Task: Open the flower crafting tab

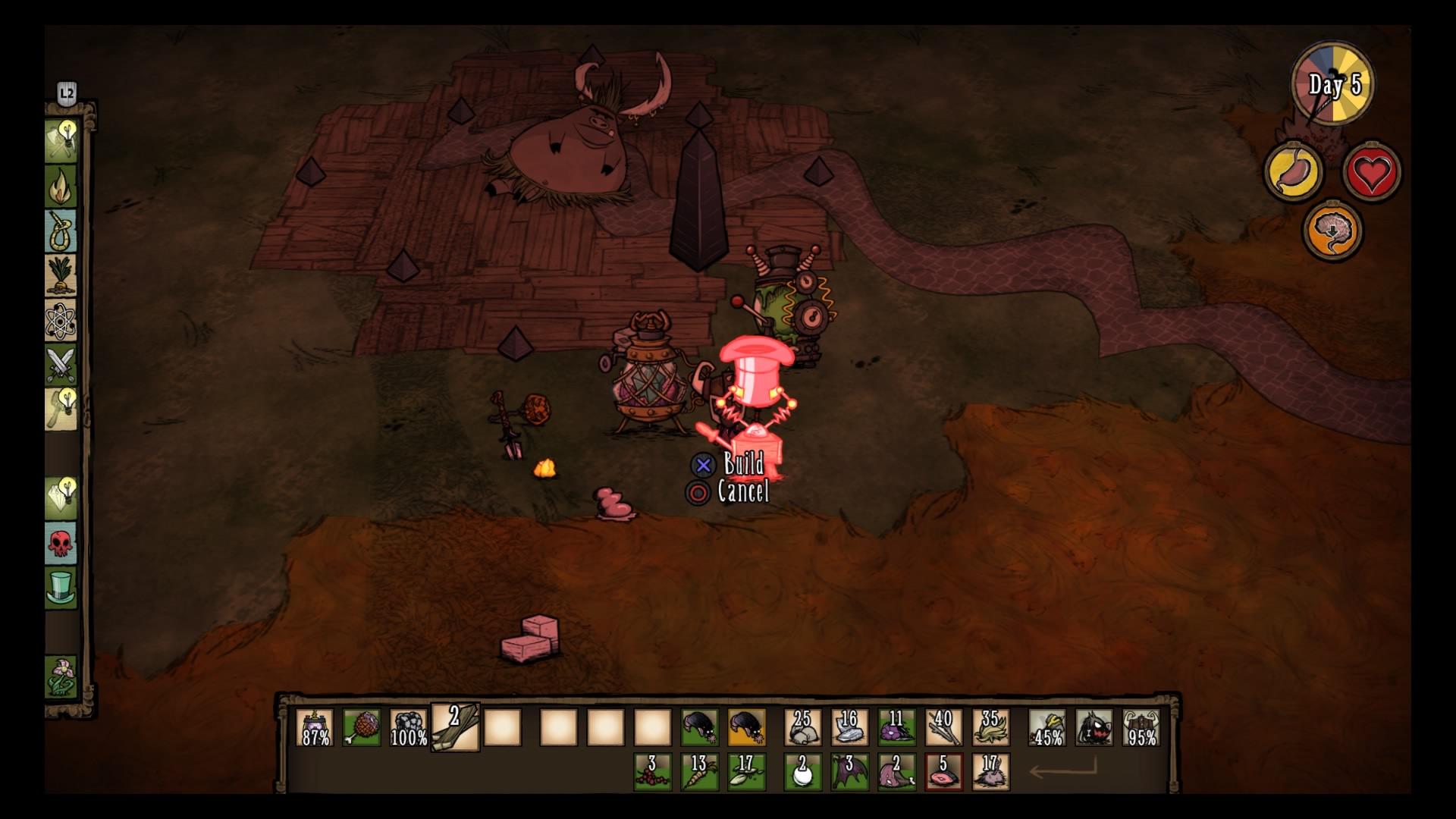Action: point(61,676)
